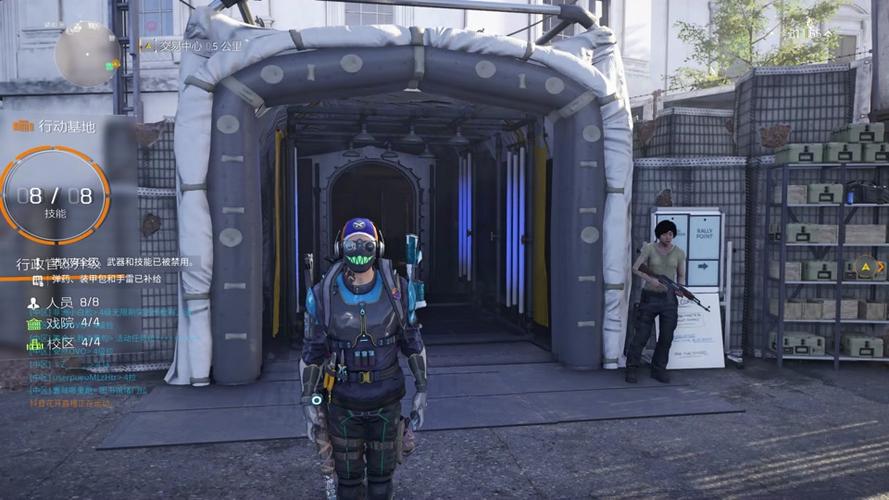
Task: Select the 校区 4/4 settlement row
Action: click(64, 343)
